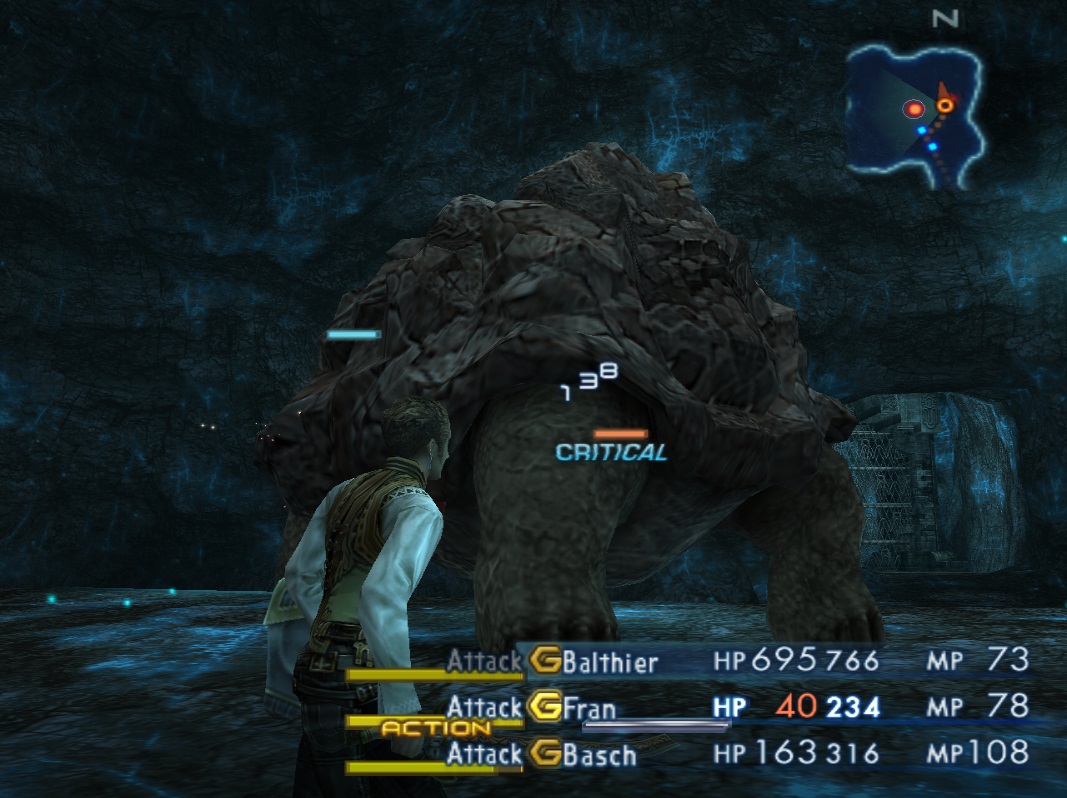This screenshot has height=798, width=1067.
Task: Select Balthier's Attack command
Action: [484, 661]
